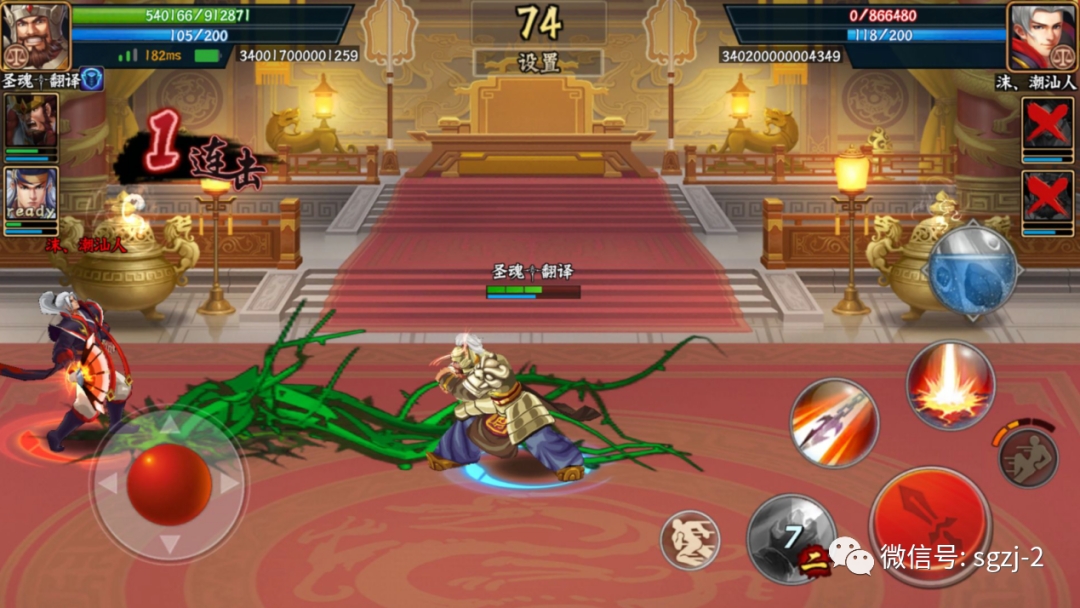Switch to the teammate marked ready
This screenshot has height=608, width=1080.
tap(31, 200)
